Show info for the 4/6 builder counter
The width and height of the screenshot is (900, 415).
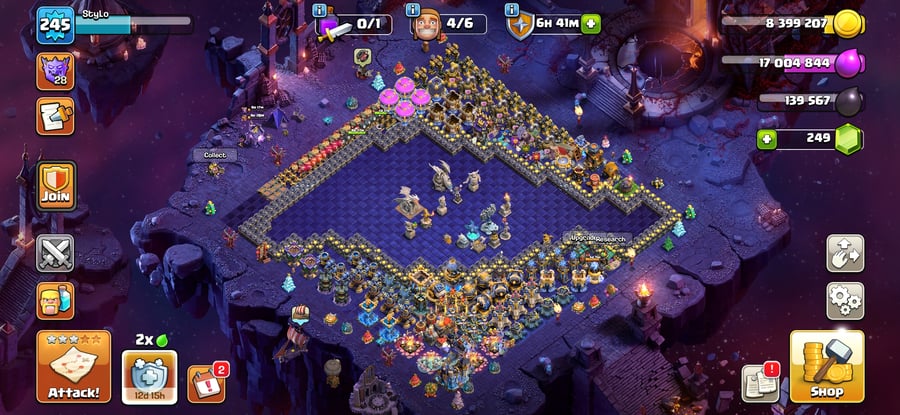[x=417, y=10]
